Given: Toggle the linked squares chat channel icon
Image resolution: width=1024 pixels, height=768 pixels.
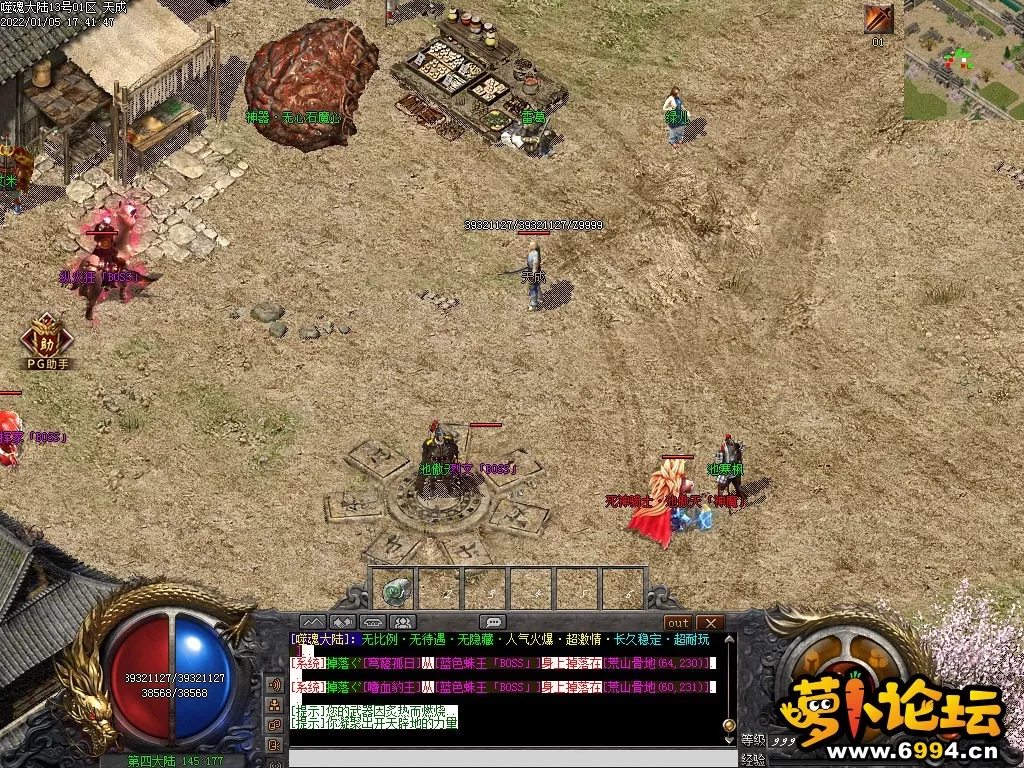Looking at the screenshot, I should pyautogui.click(x=275, y=724).
